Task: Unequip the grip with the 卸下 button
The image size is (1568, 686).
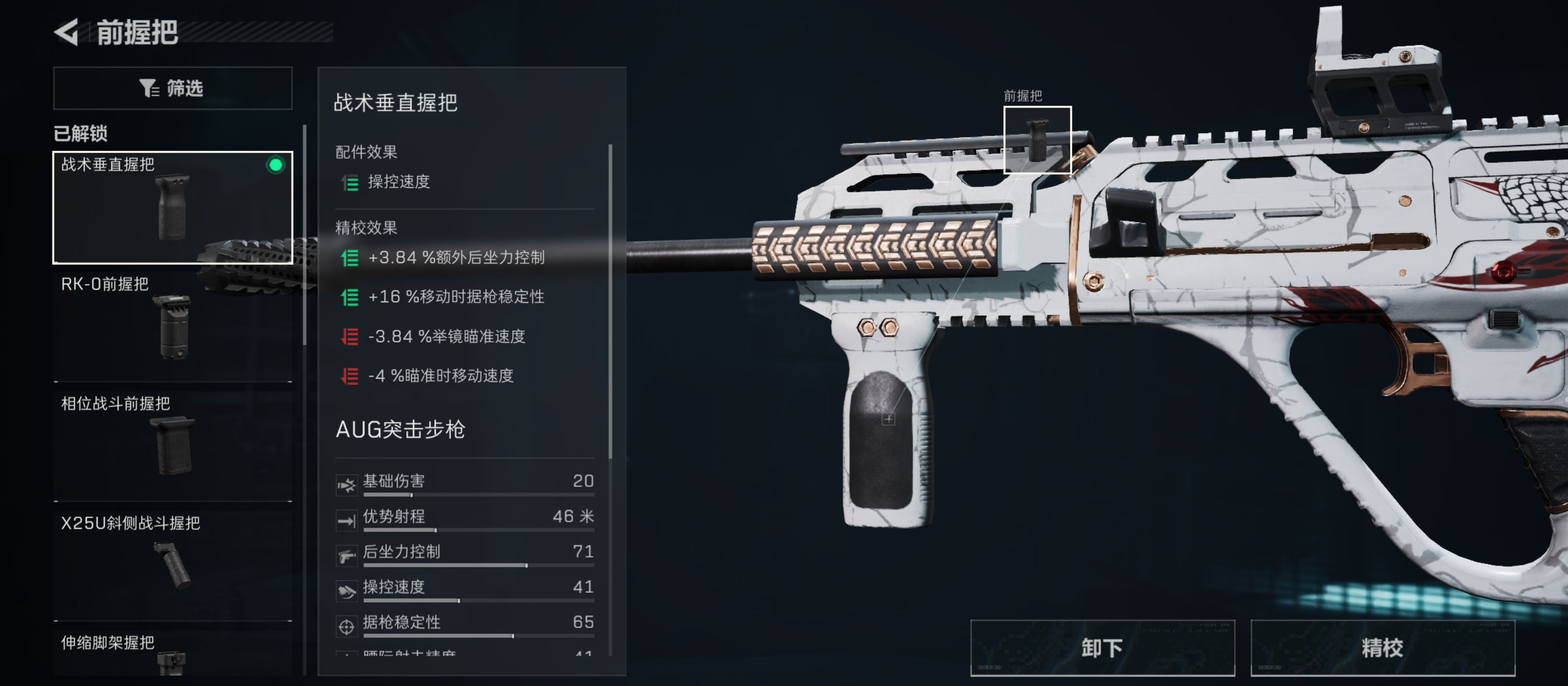Action: coord(1102,648)
